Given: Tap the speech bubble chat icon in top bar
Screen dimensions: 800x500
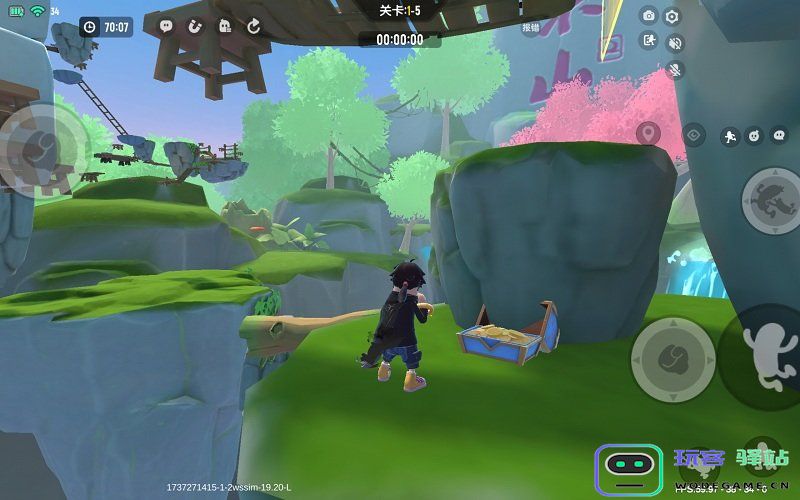Looking at the screenshot, I should (x=166, y=26).
